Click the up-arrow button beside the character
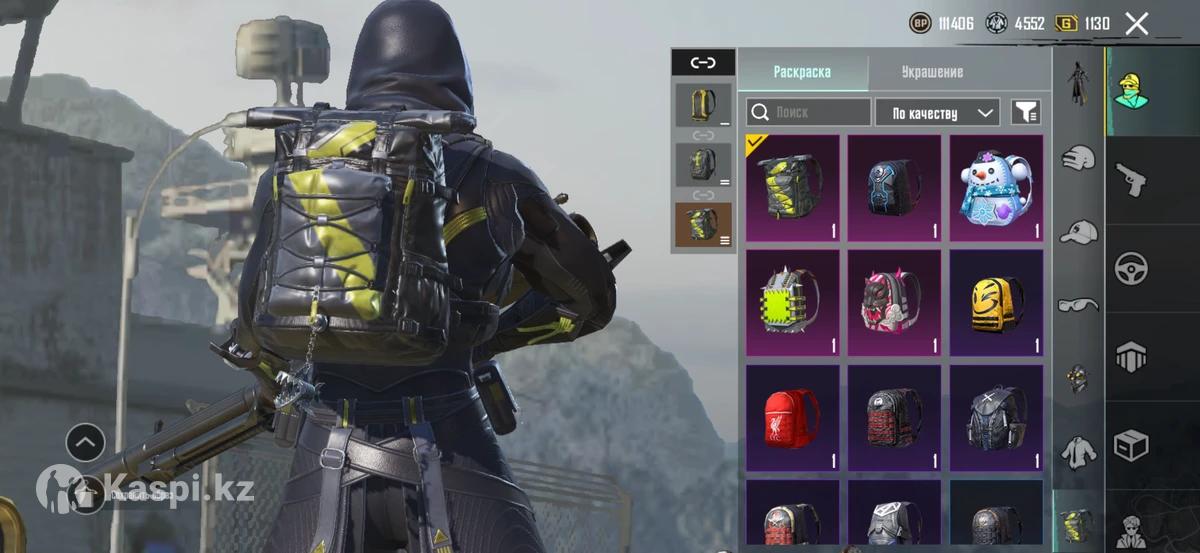 pyautogui.click(x=85, y=441)
